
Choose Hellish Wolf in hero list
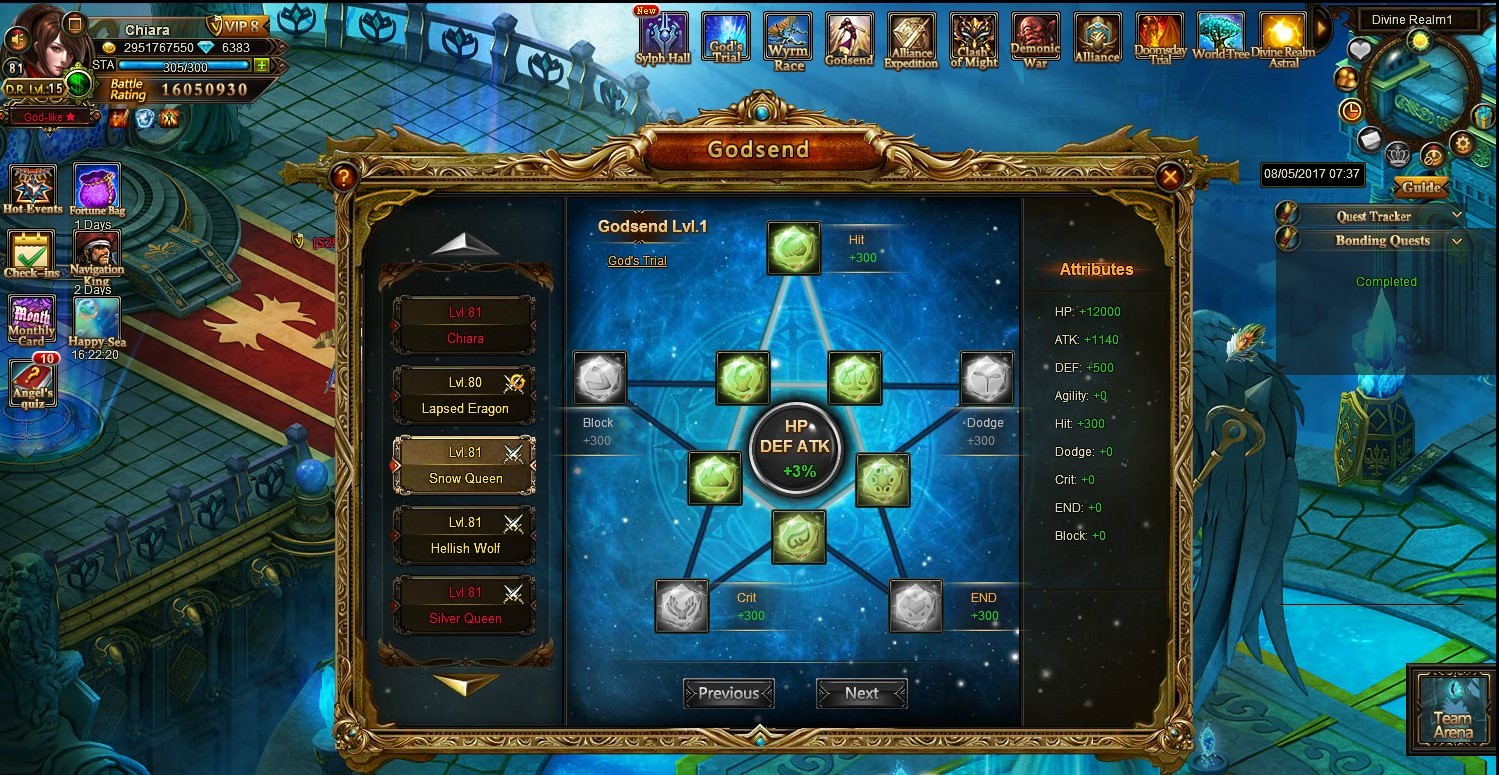(465, 535)
